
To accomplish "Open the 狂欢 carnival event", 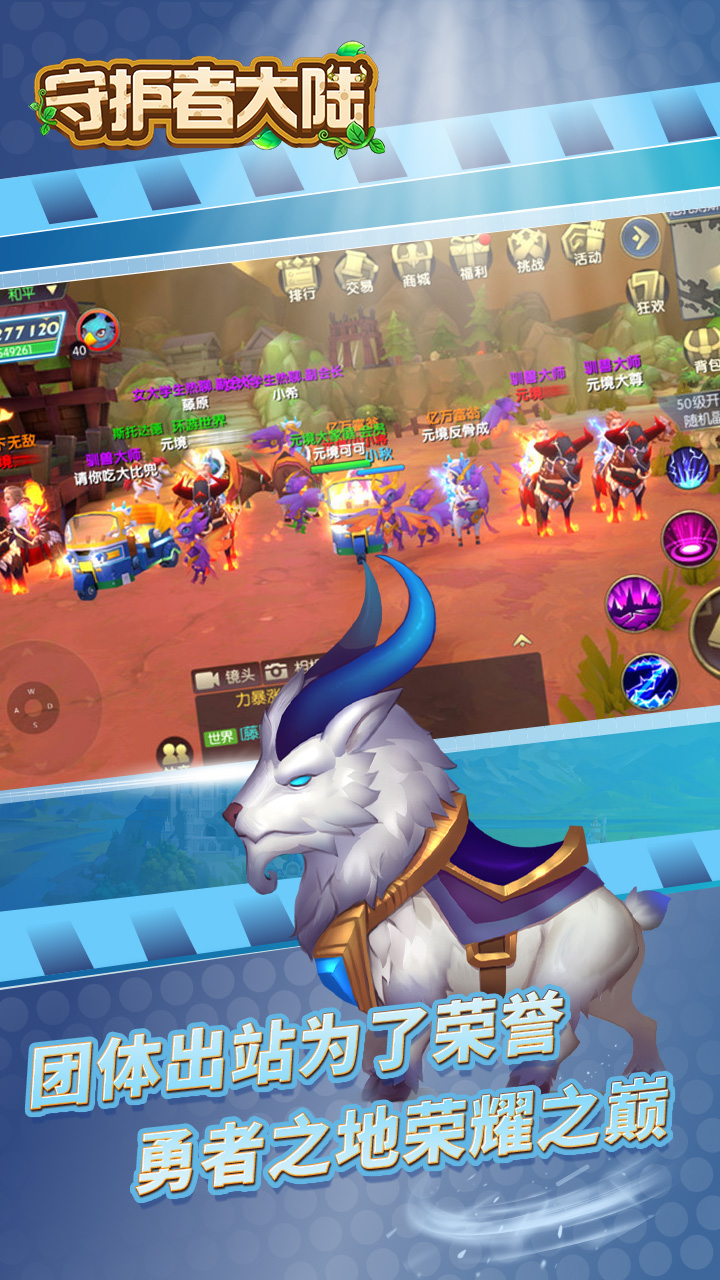I will coord(647,292).
